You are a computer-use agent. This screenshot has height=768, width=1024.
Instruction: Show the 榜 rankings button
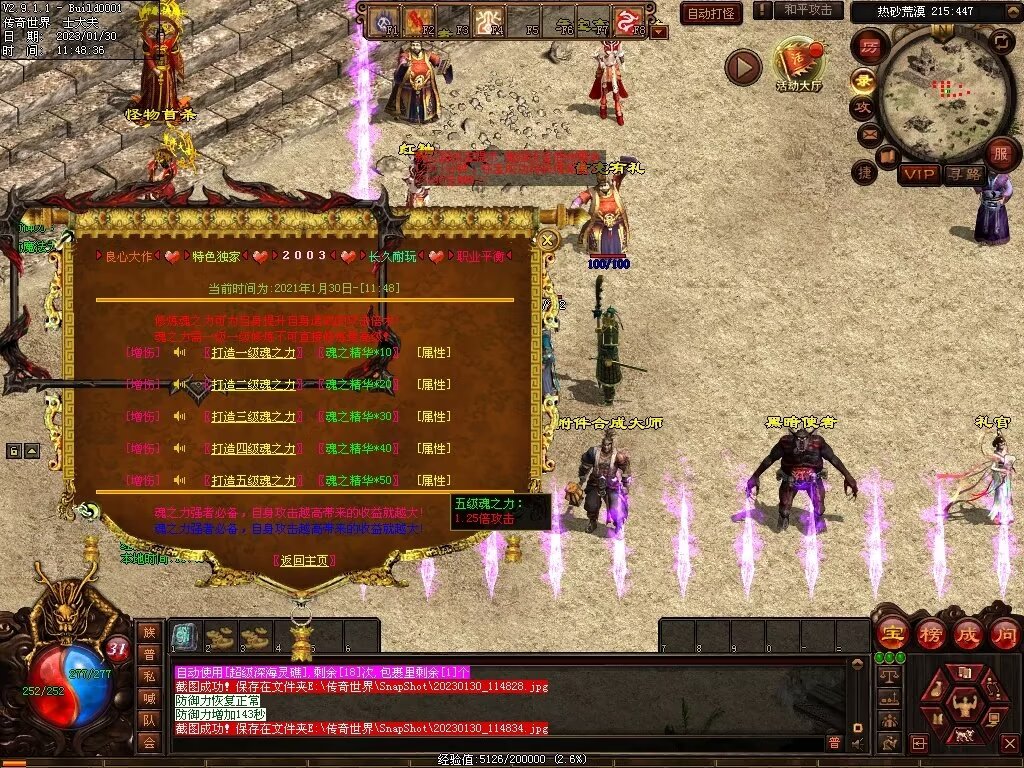tap(929, 634)
